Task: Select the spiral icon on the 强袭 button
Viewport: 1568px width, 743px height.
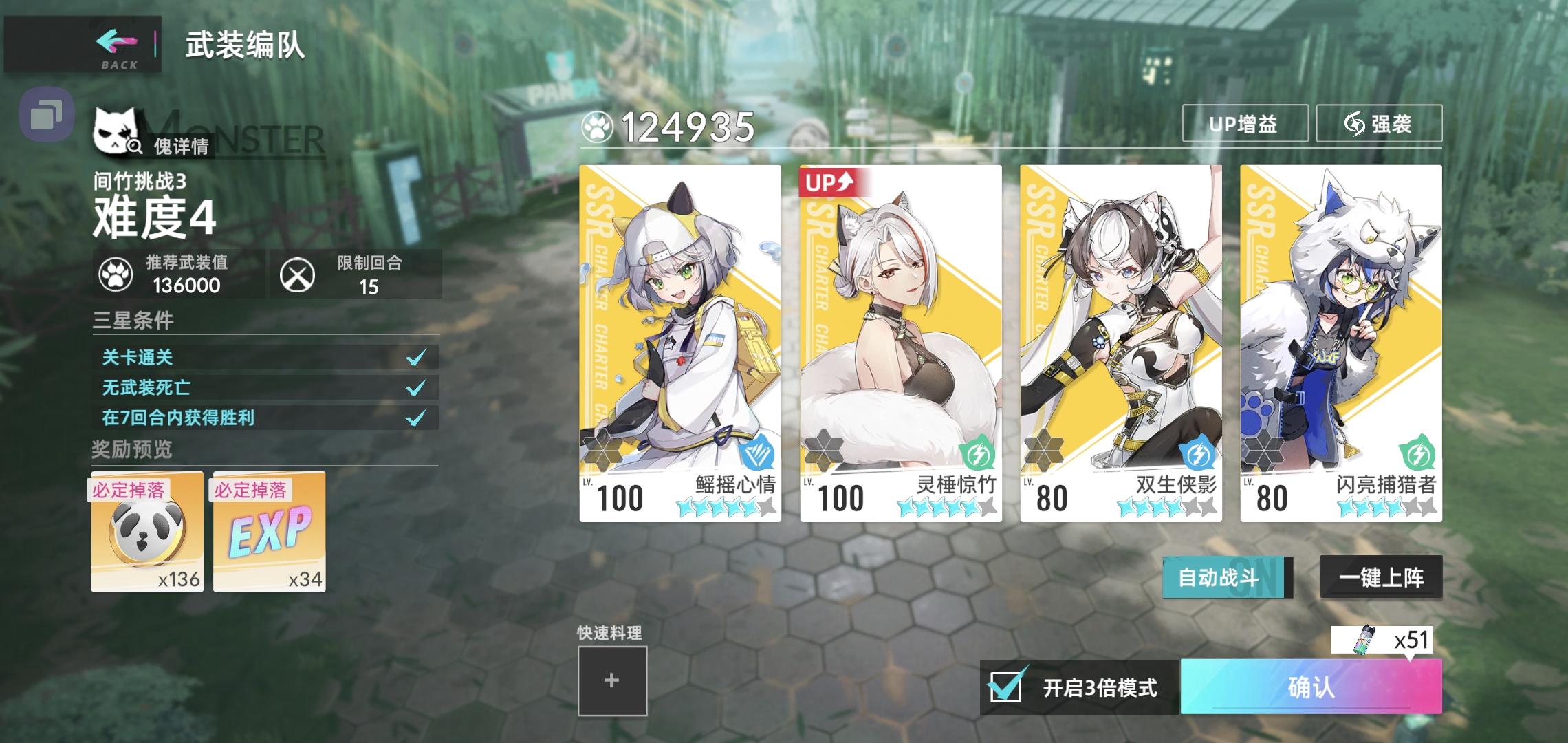Action: pos(1355,124)
